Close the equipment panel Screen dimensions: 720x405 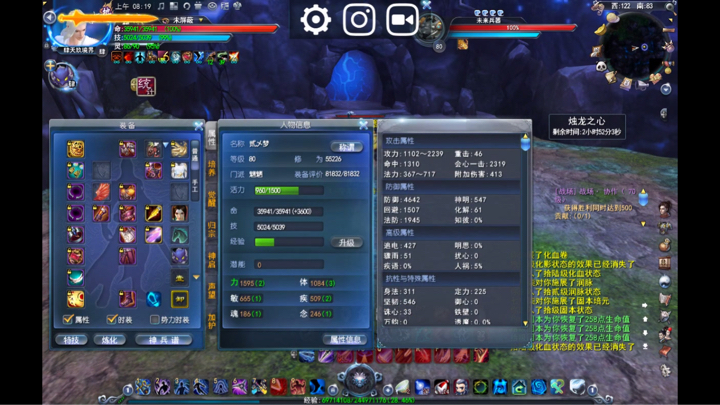point(199,126)
